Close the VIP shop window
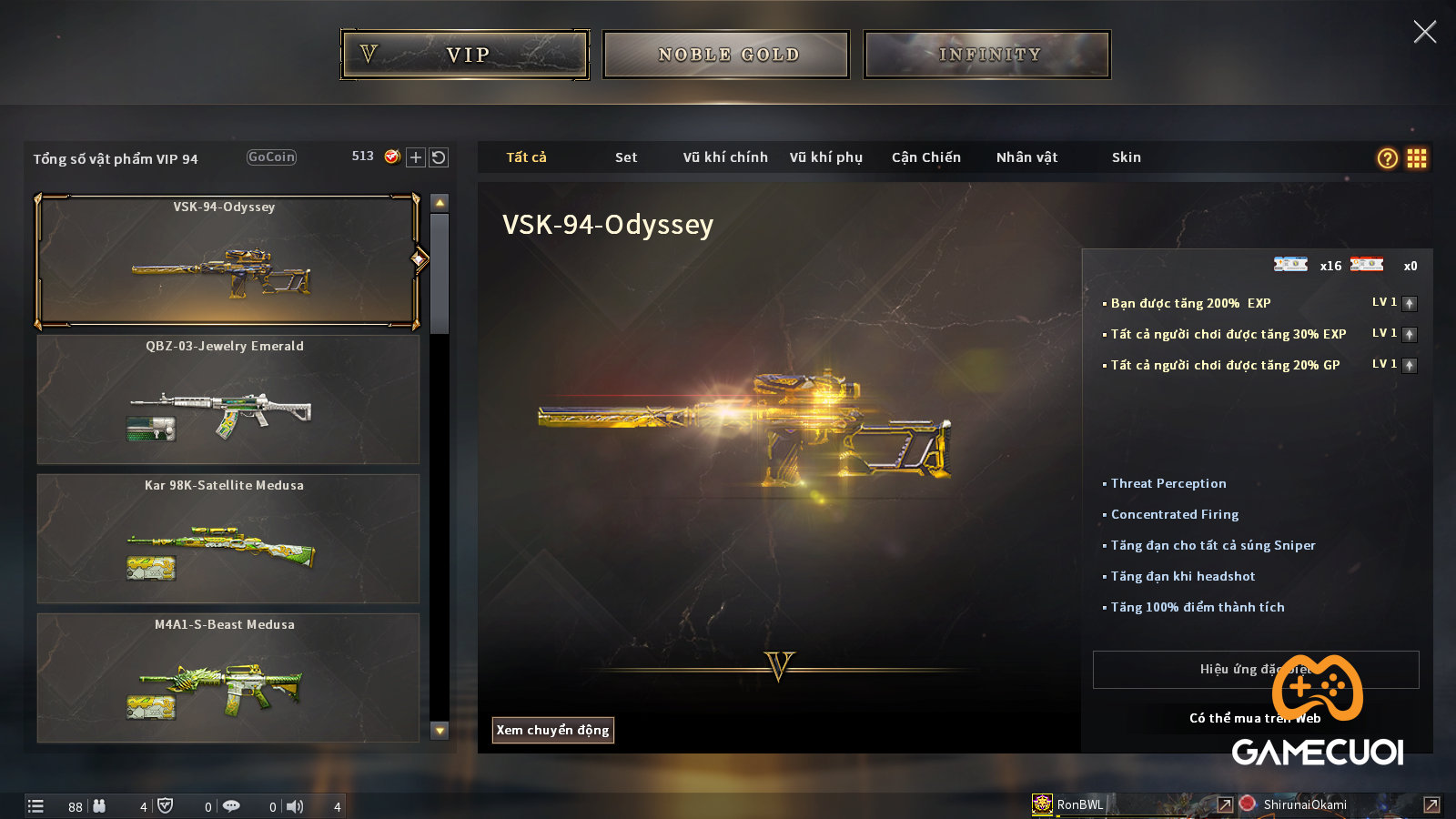This screenshot has width=1456, height=819. pos(1424,32)
